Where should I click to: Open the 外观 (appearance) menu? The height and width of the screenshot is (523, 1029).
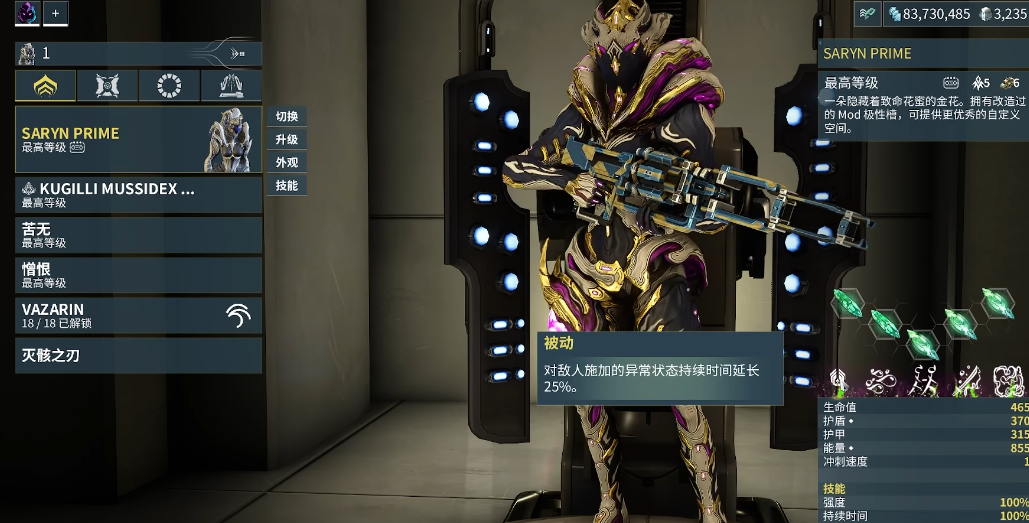tap(287, 162)
